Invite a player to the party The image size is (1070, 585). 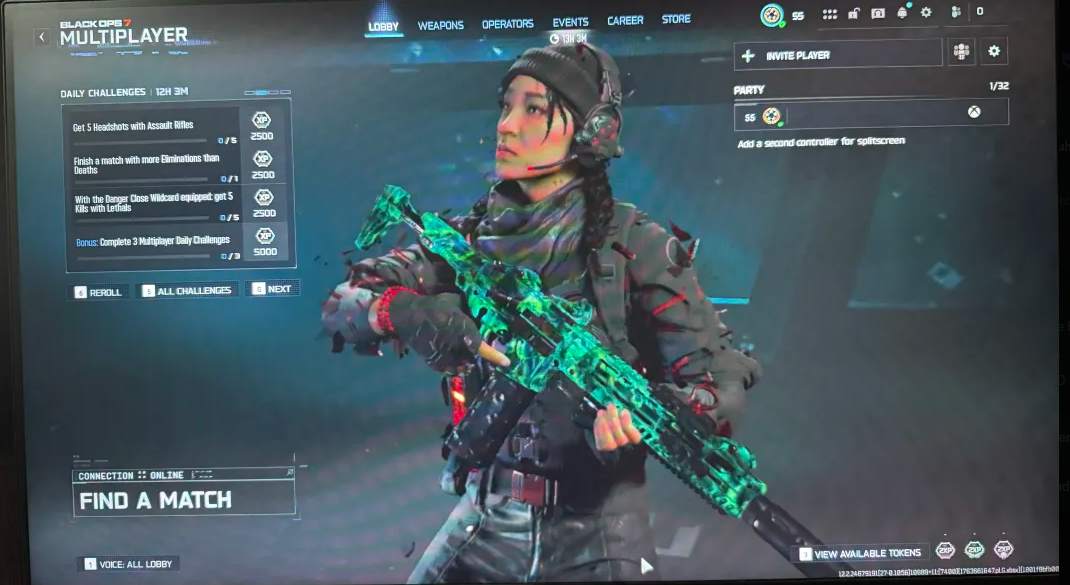click(838, 55)
